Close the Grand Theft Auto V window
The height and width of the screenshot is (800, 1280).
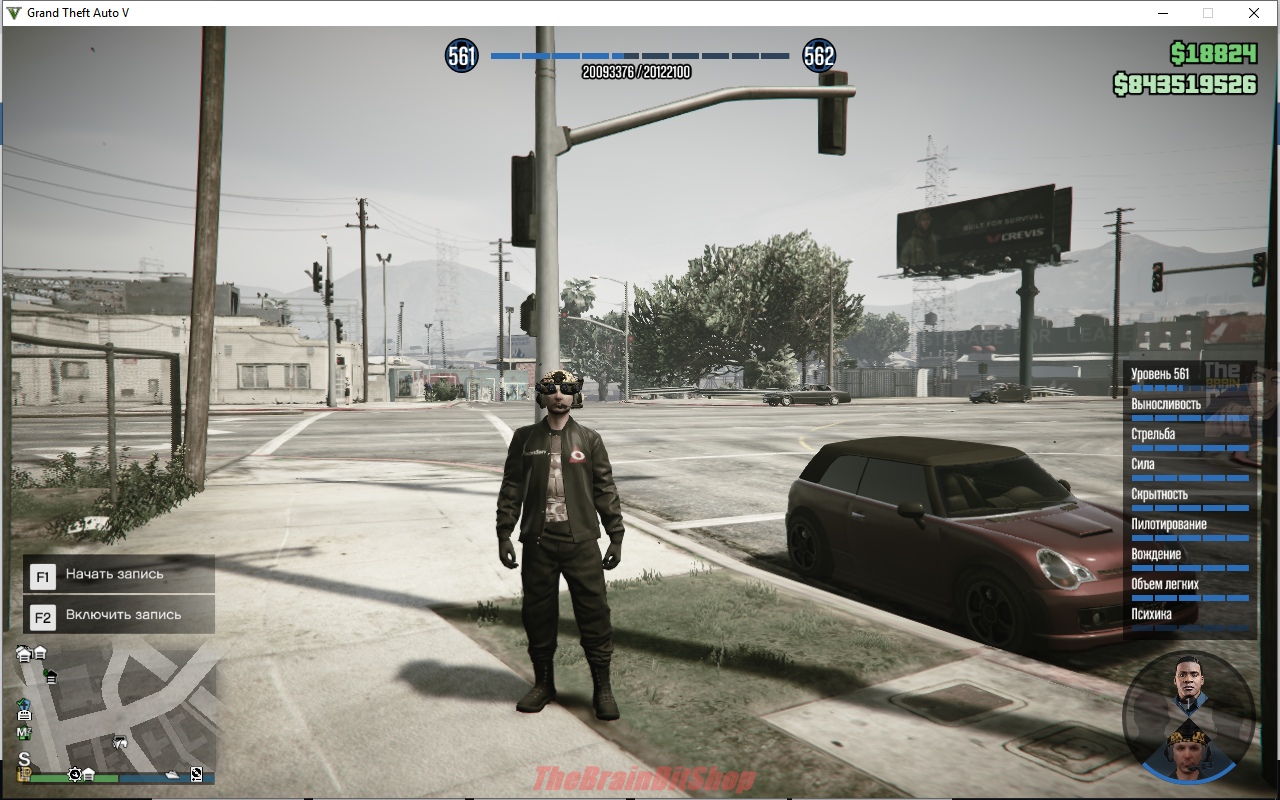tap(1253, 13)
